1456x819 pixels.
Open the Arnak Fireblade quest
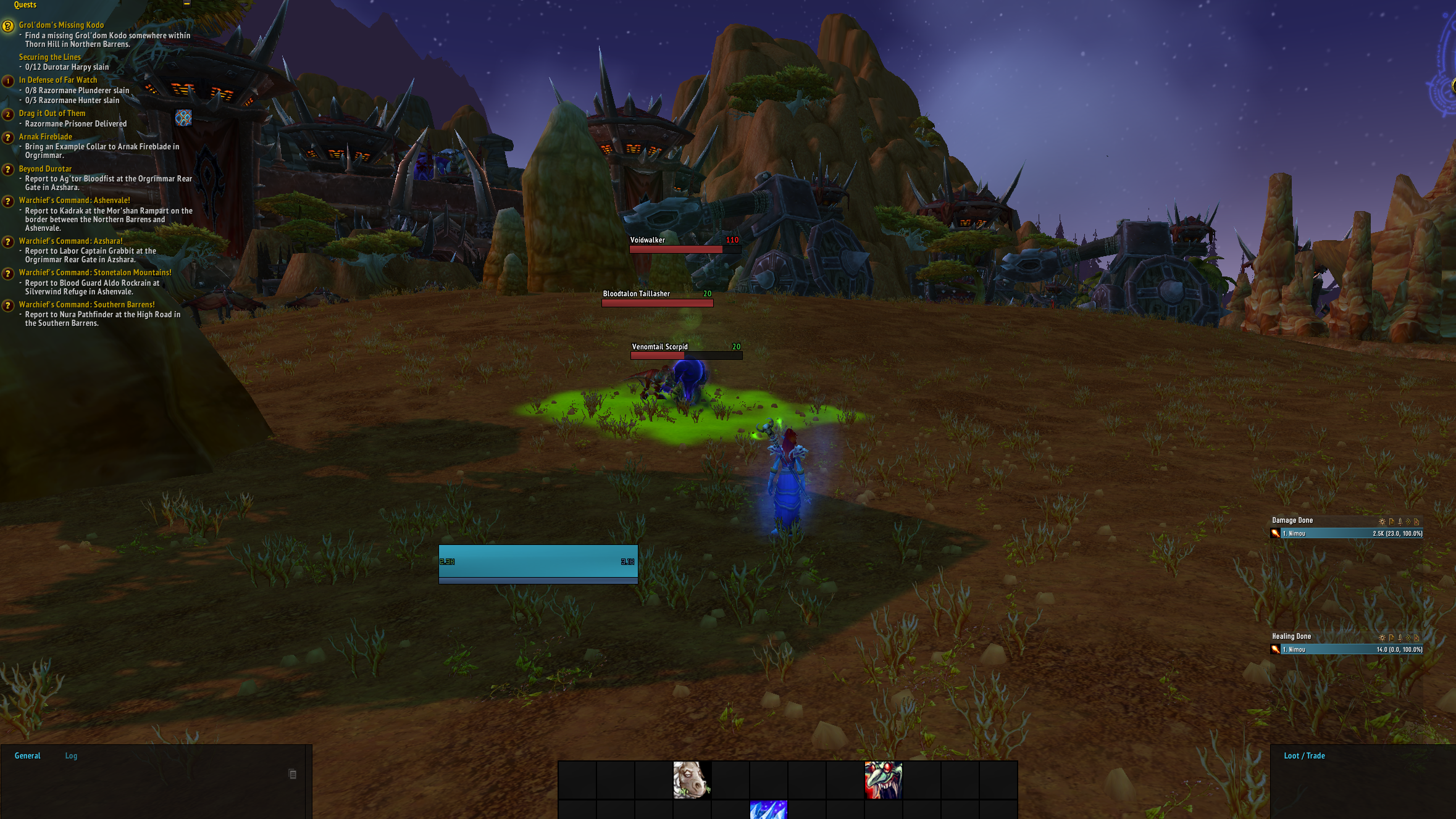pyautogui.click(x=45, y=137)
